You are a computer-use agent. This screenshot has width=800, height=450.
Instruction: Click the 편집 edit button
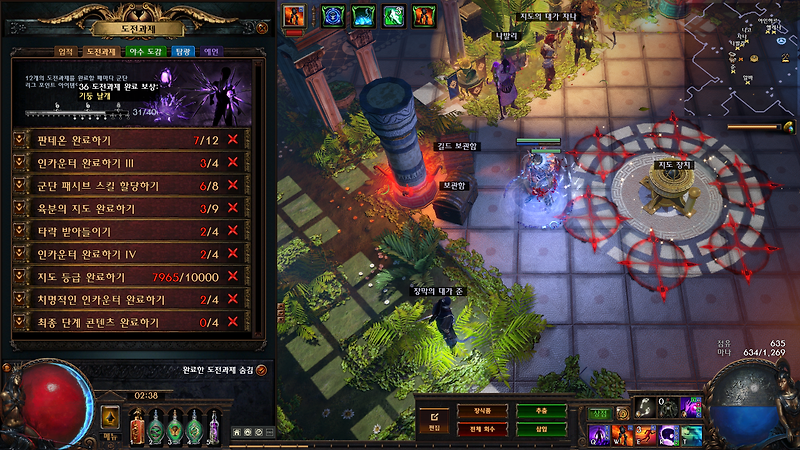(x=434, y=419)
